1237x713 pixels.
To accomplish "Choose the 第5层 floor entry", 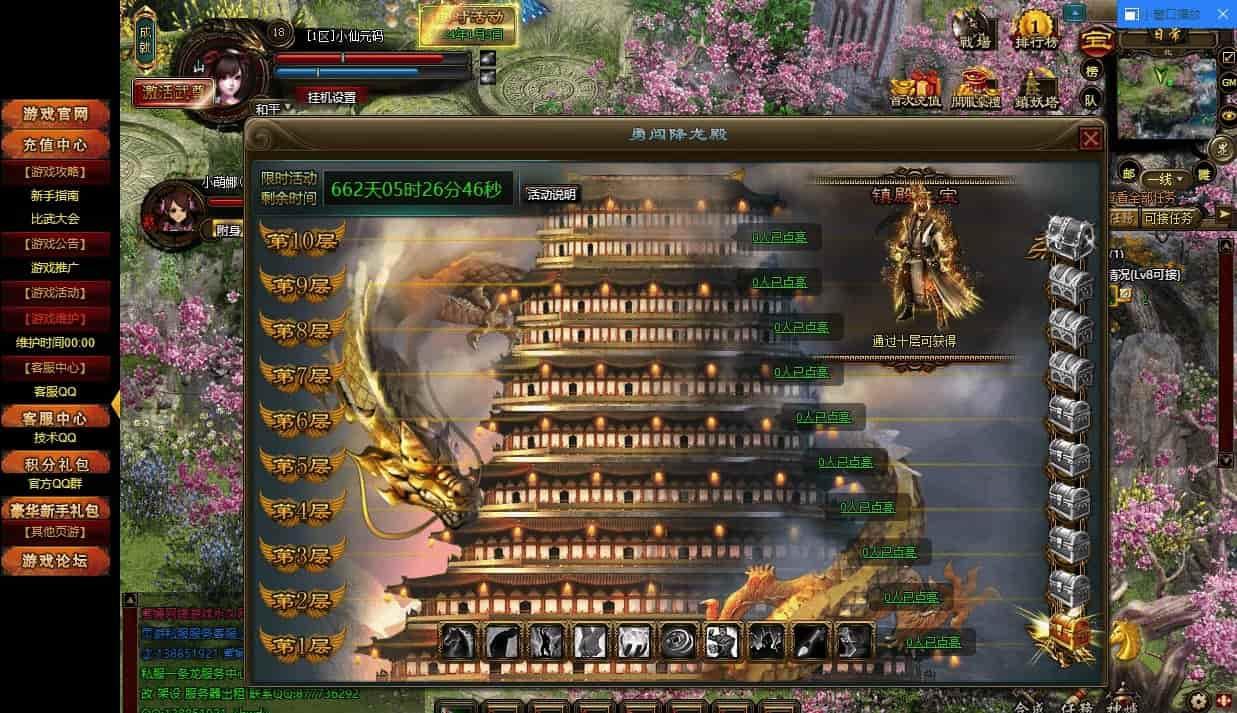I will point(303,466).
